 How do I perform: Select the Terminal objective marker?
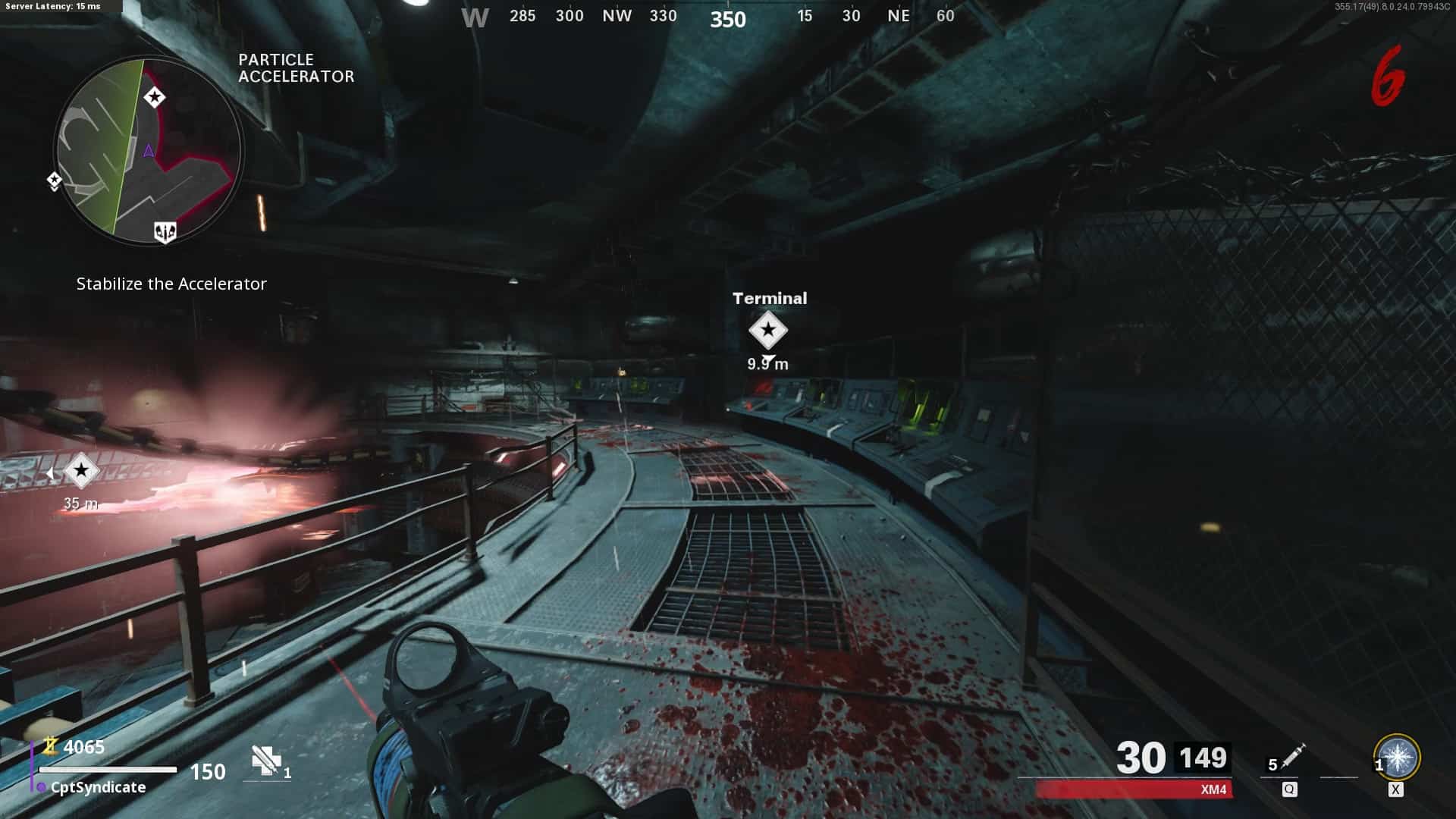click(768, 330)
